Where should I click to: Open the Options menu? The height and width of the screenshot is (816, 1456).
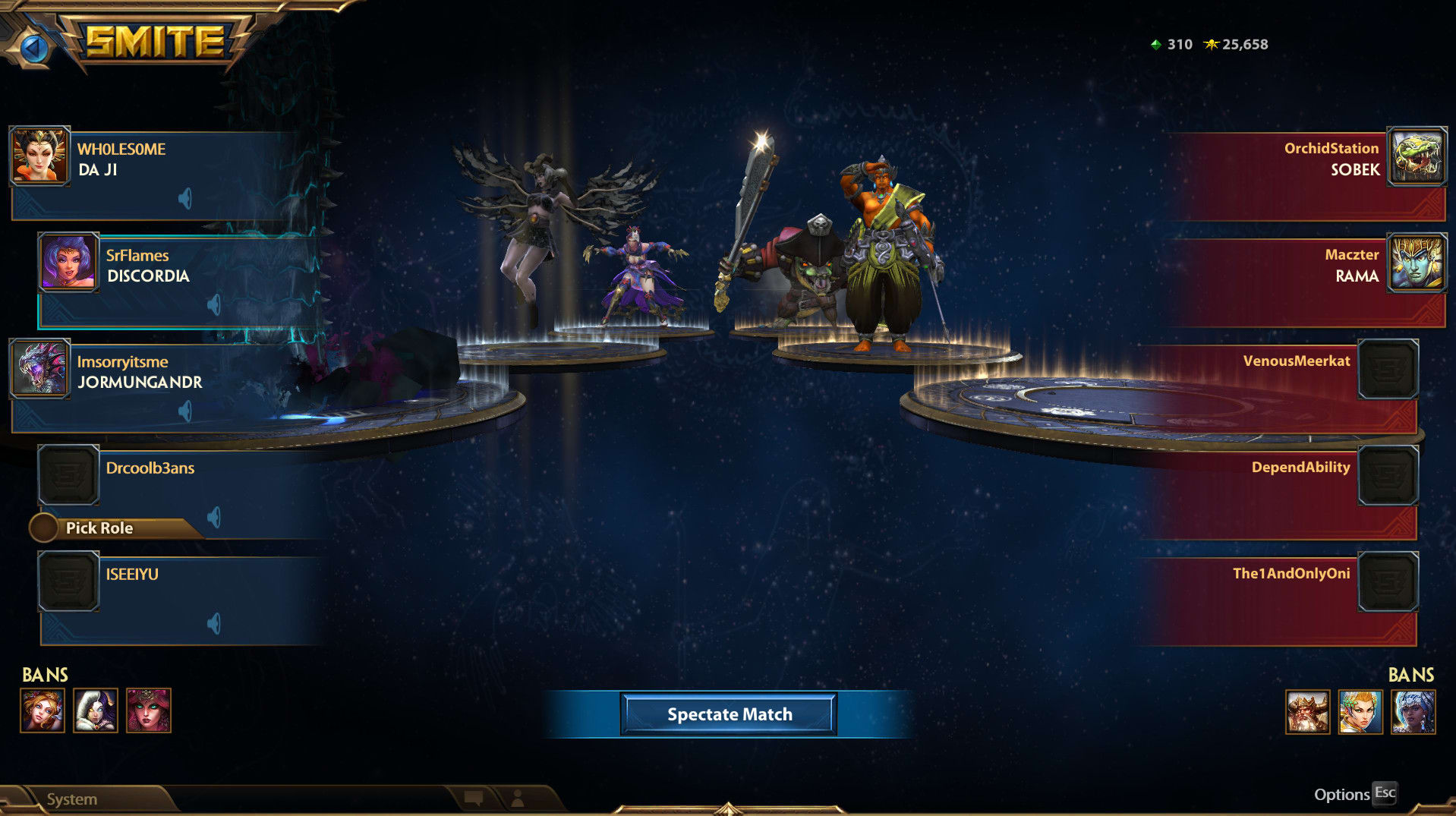click(x=1341, y=795)
